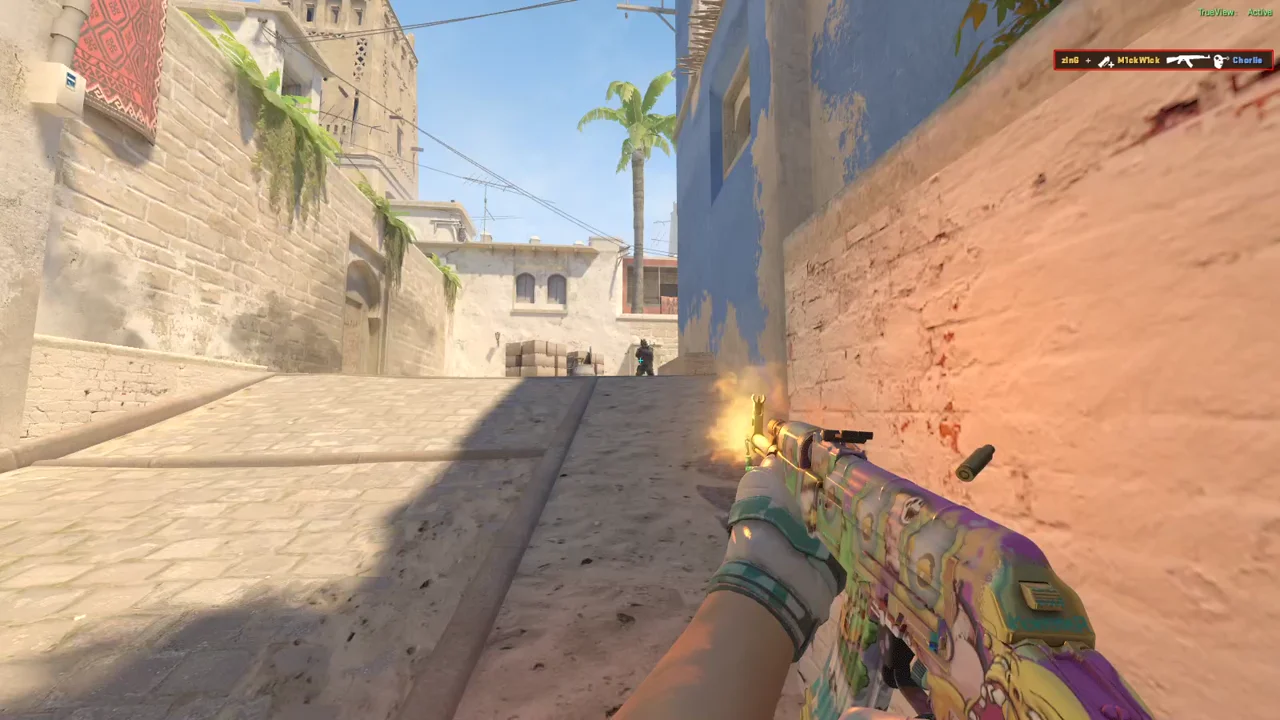The image size is (1280, 720).
Task: Select the TrueView label in the corner
Action: point(1215,13)
